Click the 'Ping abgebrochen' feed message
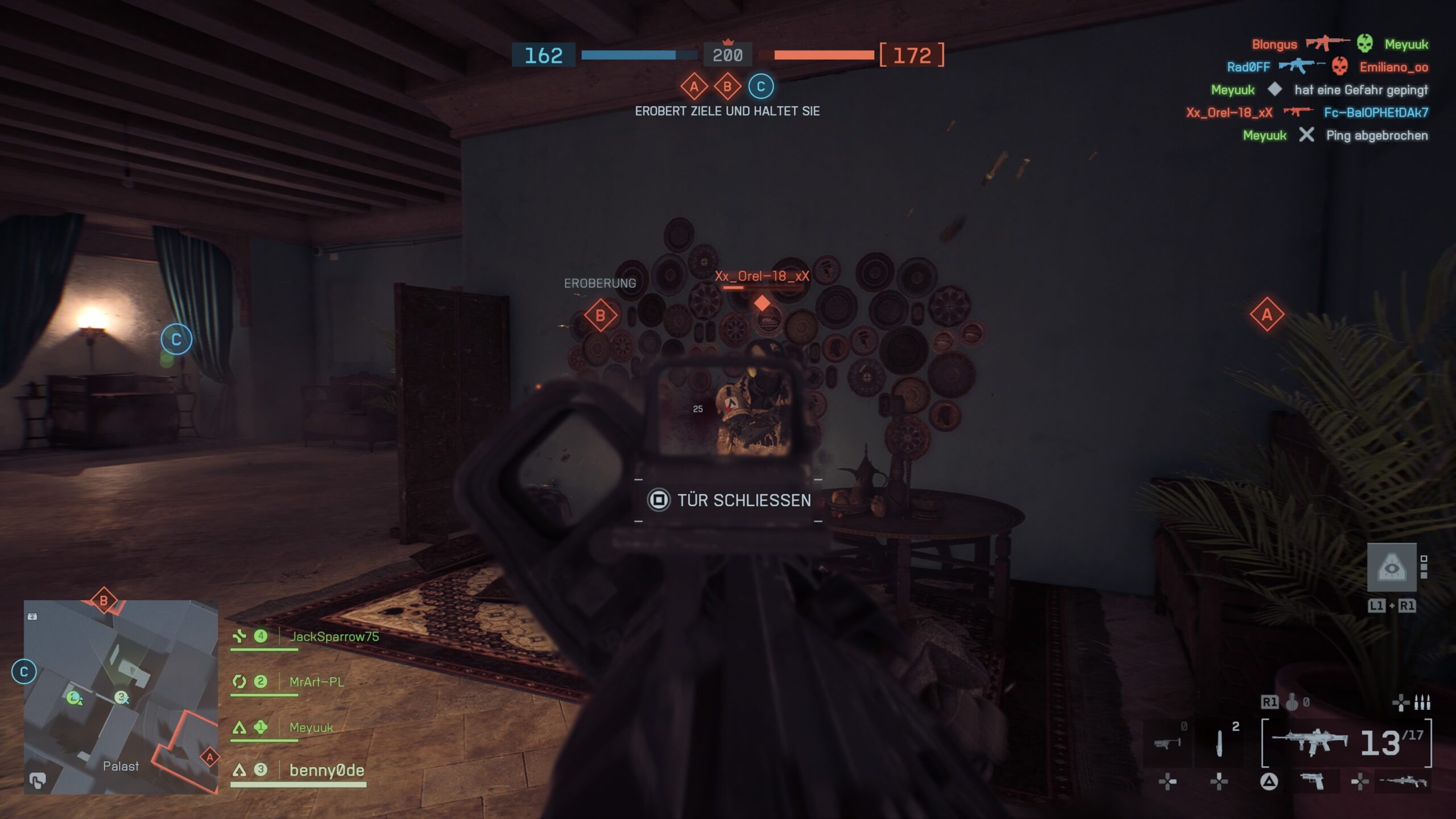 (1376, 135)
